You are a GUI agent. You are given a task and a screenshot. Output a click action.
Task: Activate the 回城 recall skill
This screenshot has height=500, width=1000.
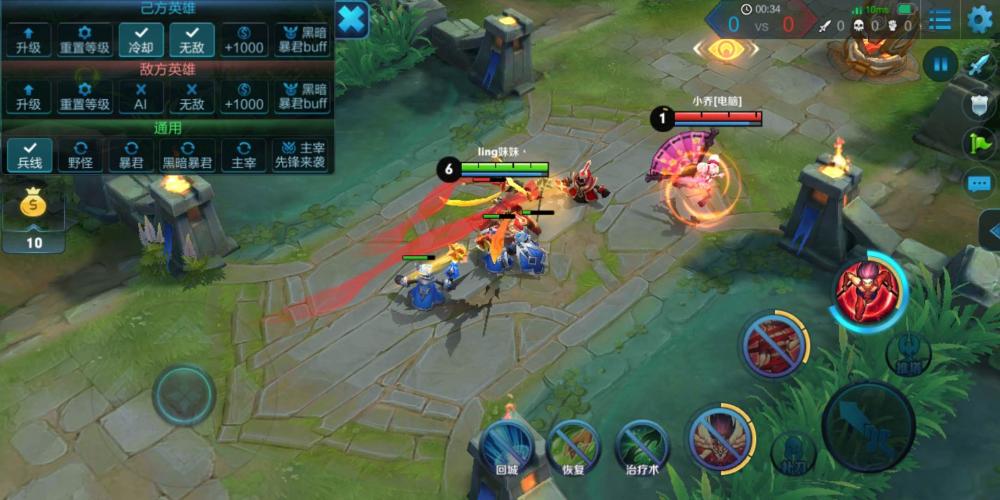pos(506,445)
